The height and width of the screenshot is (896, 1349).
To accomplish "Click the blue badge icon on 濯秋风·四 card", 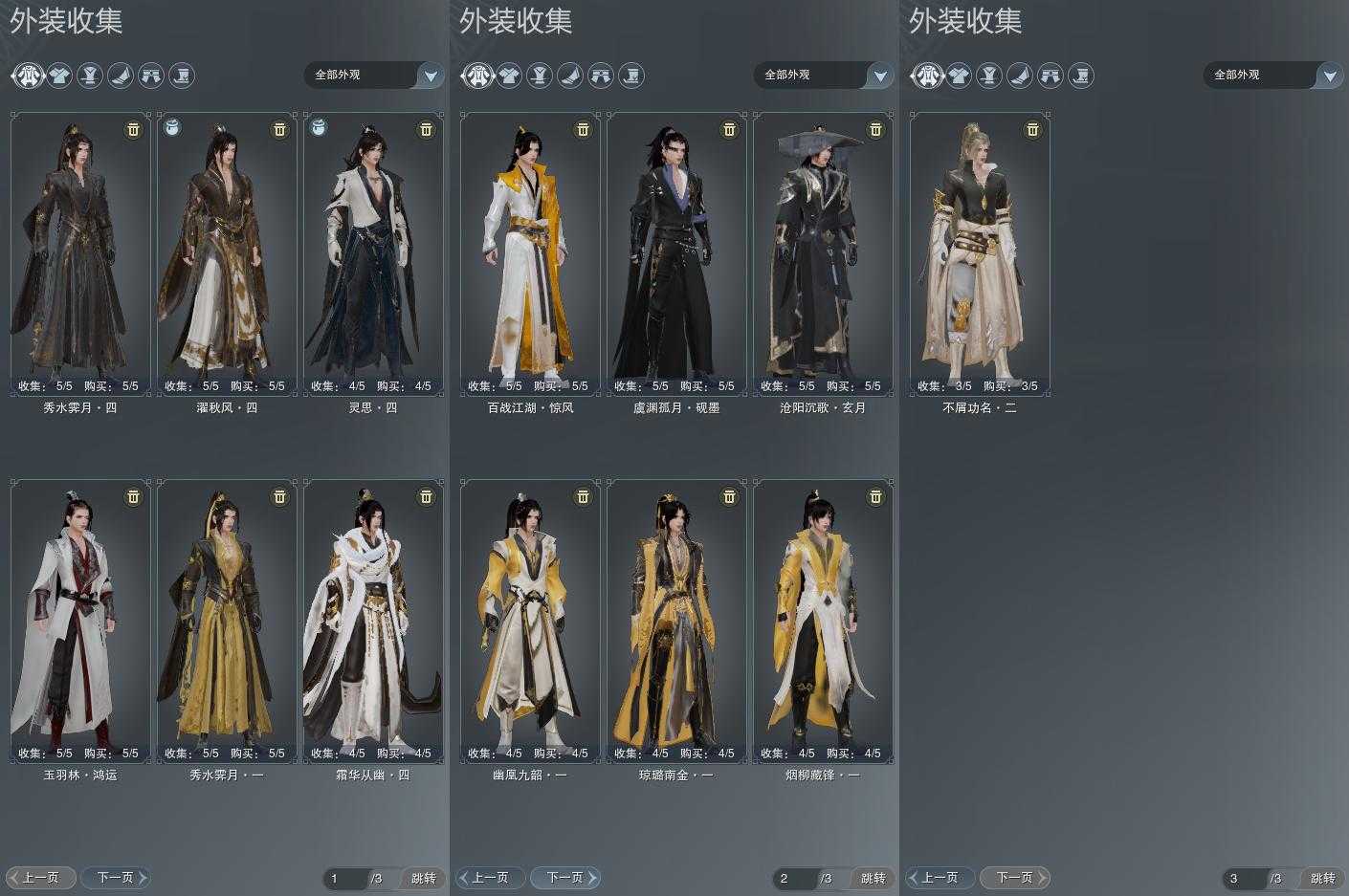I will 172,127.
